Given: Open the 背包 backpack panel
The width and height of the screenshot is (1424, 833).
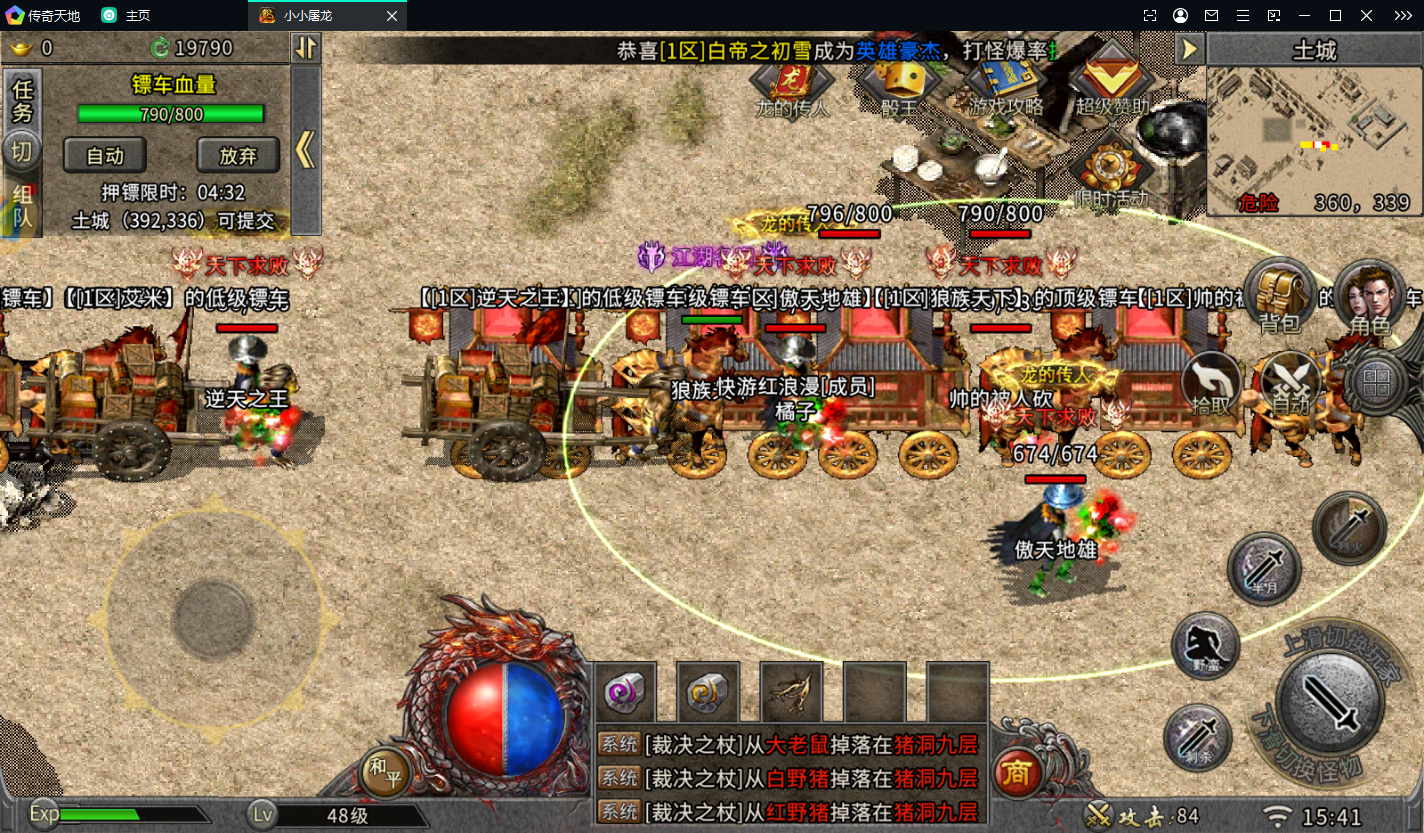Looking at the screenshot, I should click(x=1279, y=294).
